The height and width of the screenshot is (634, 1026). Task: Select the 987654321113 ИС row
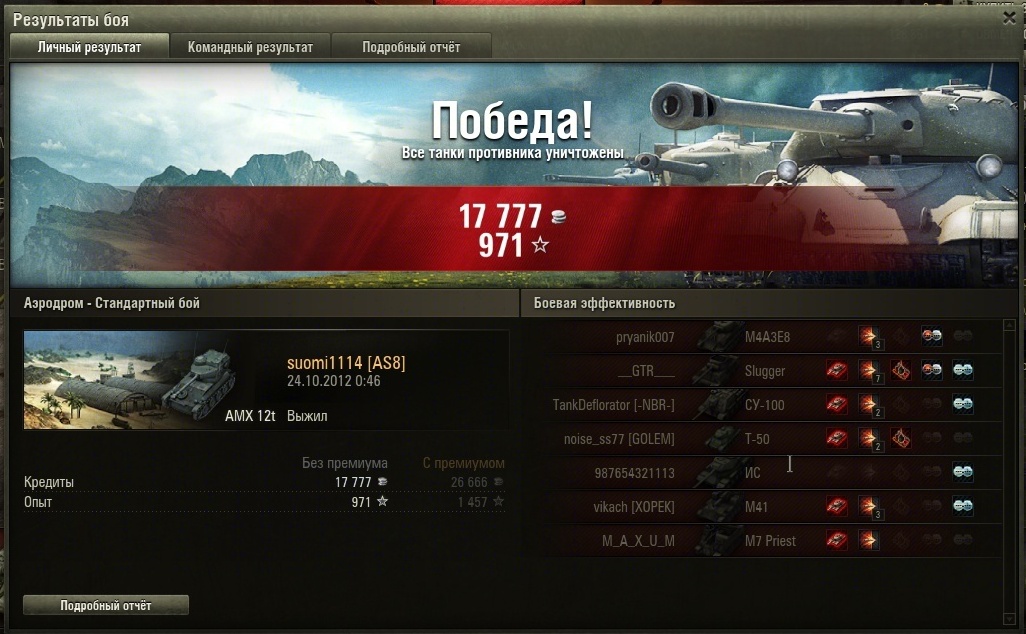(760, 473)
